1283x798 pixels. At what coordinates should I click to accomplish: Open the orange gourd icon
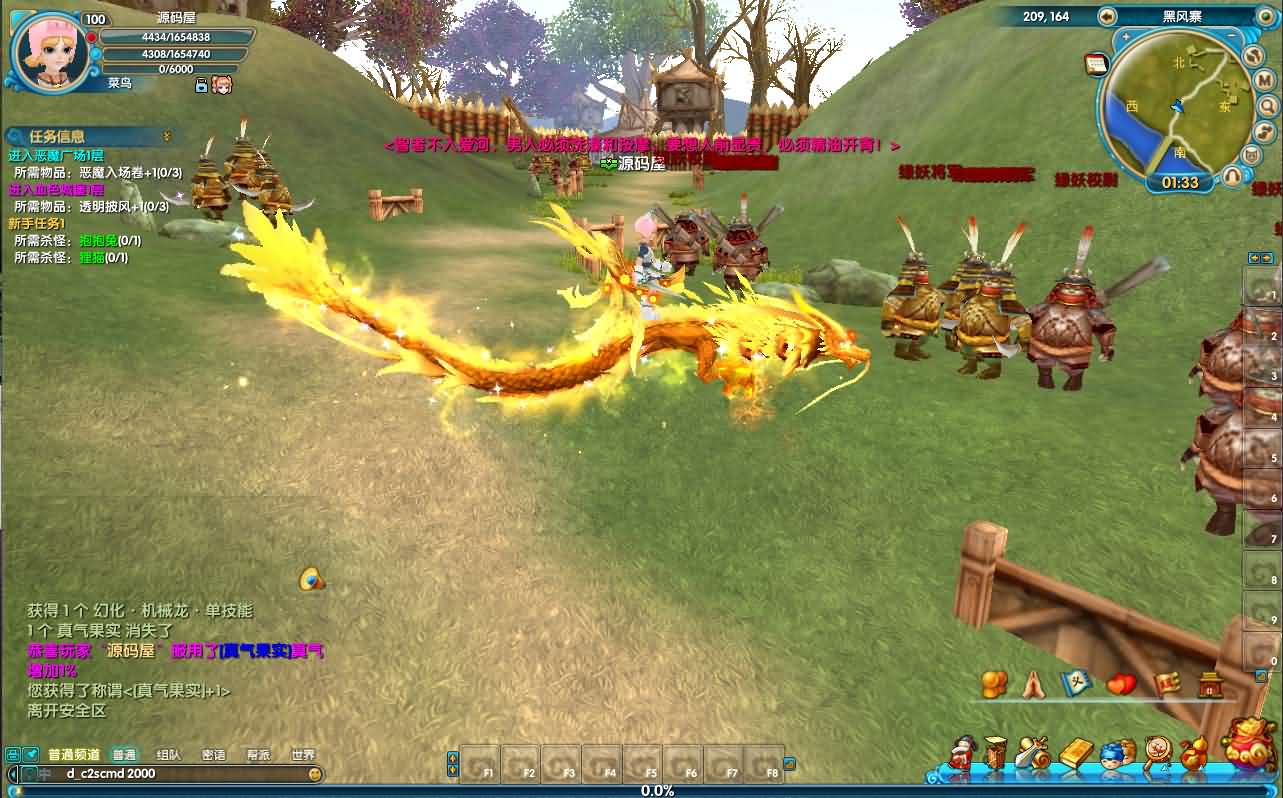(x=1193, y=753)
